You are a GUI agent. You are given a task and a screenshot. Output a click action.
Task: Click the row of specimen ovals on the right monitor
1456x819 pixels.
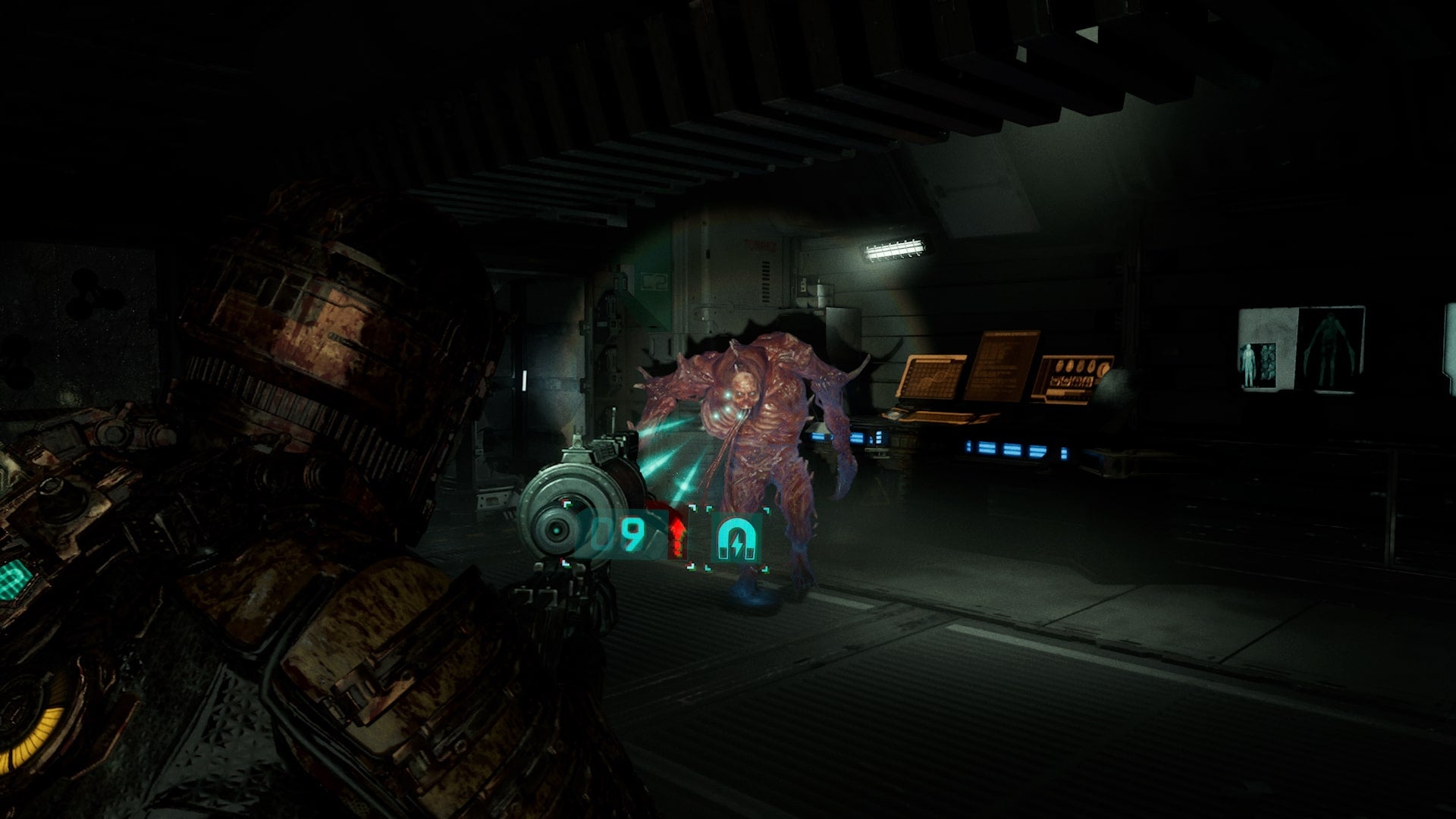tap(1081, 368)
